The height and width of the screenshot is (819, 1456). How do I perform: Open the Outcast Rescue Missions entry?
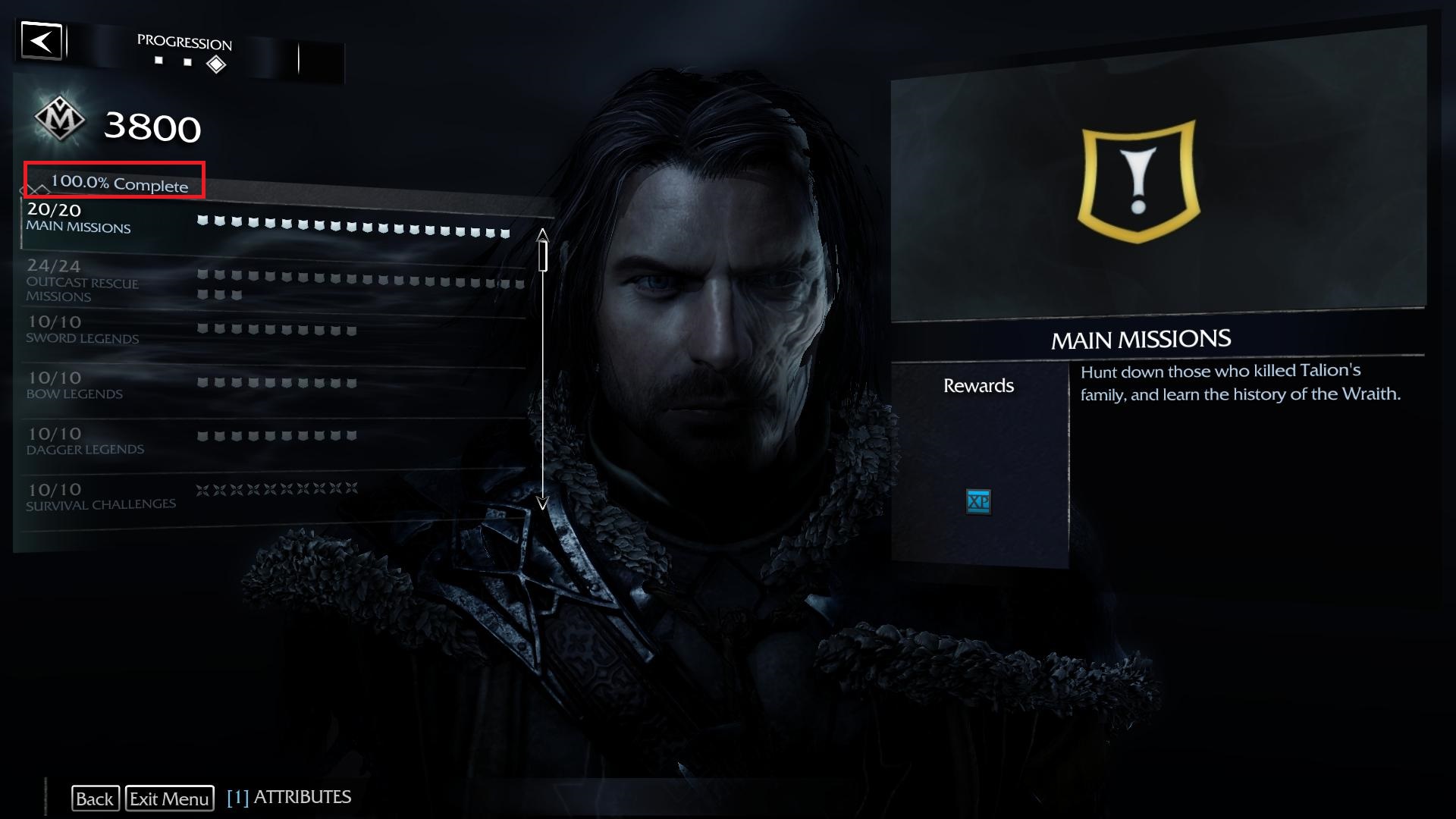point(83,281)
